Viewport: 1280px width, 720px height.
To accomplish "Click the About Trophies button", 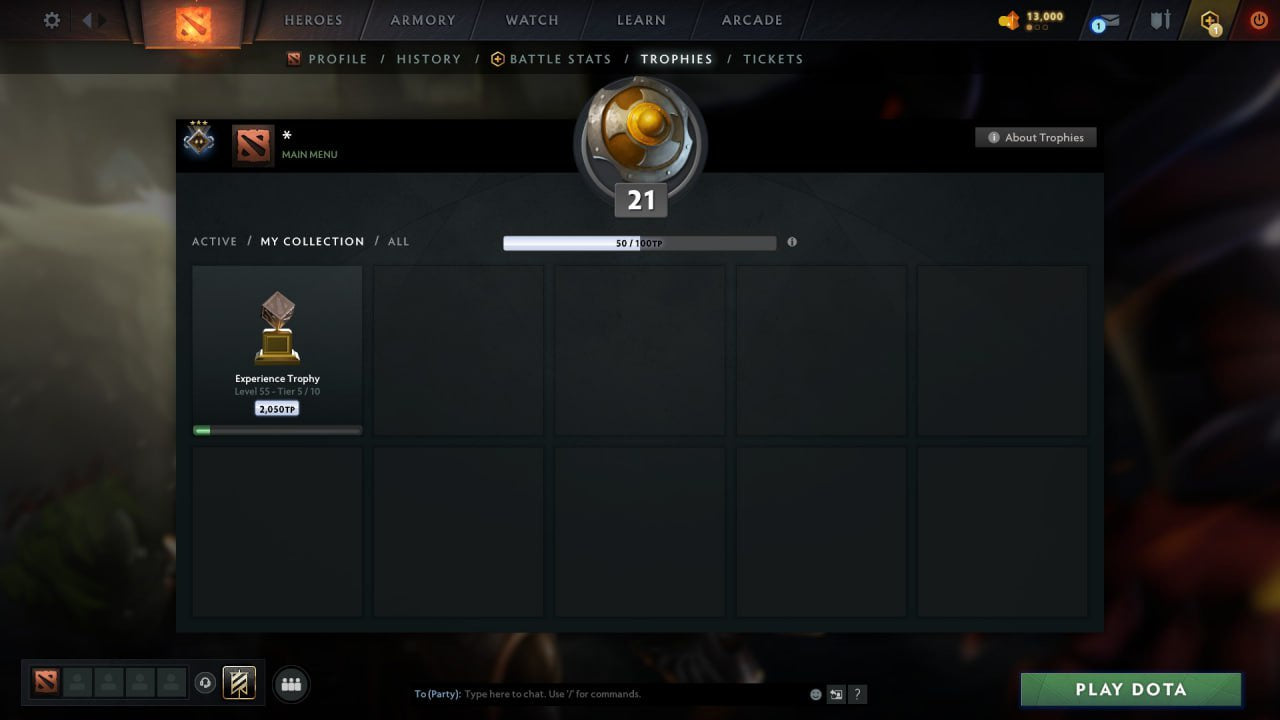I will (1036, 137).
